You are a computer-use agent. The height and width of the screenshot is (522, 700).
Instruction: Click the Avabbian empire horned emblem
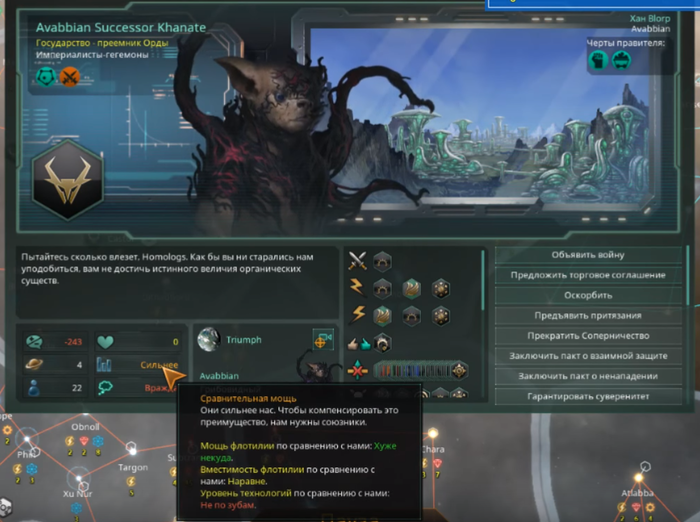[68, 181]
